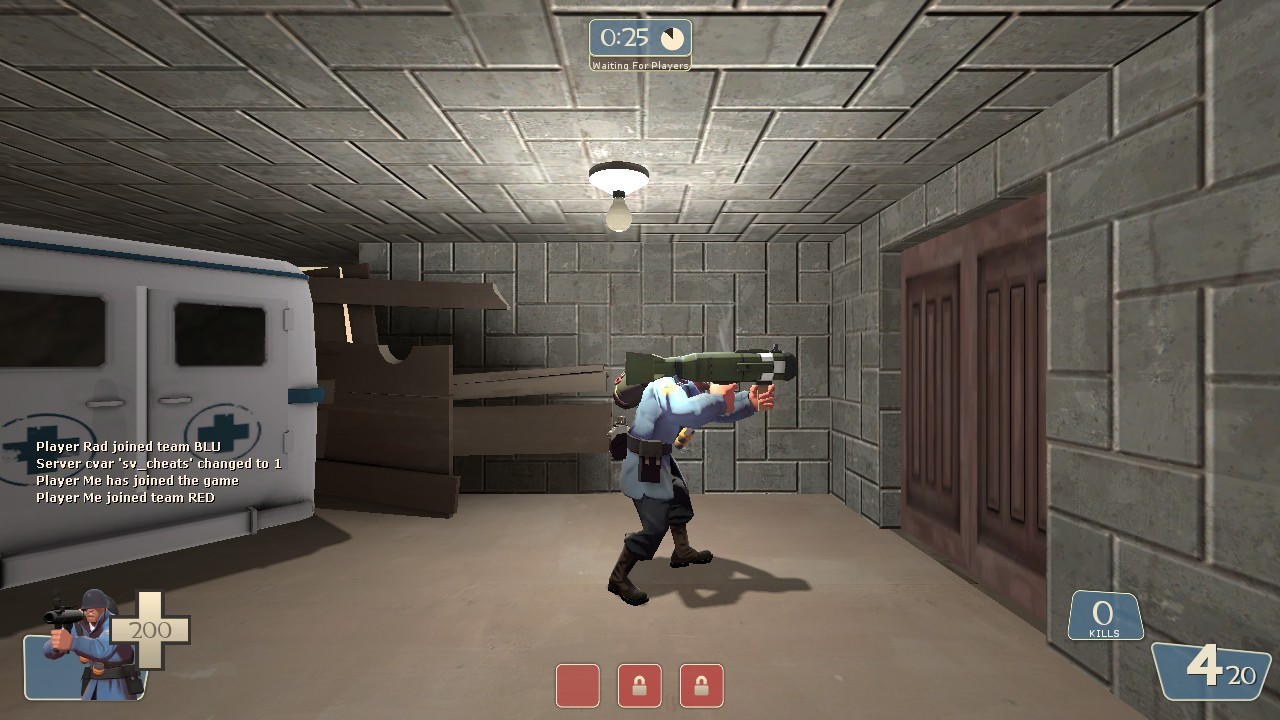Click the last locked control point padlock

(x=701, y=687)
